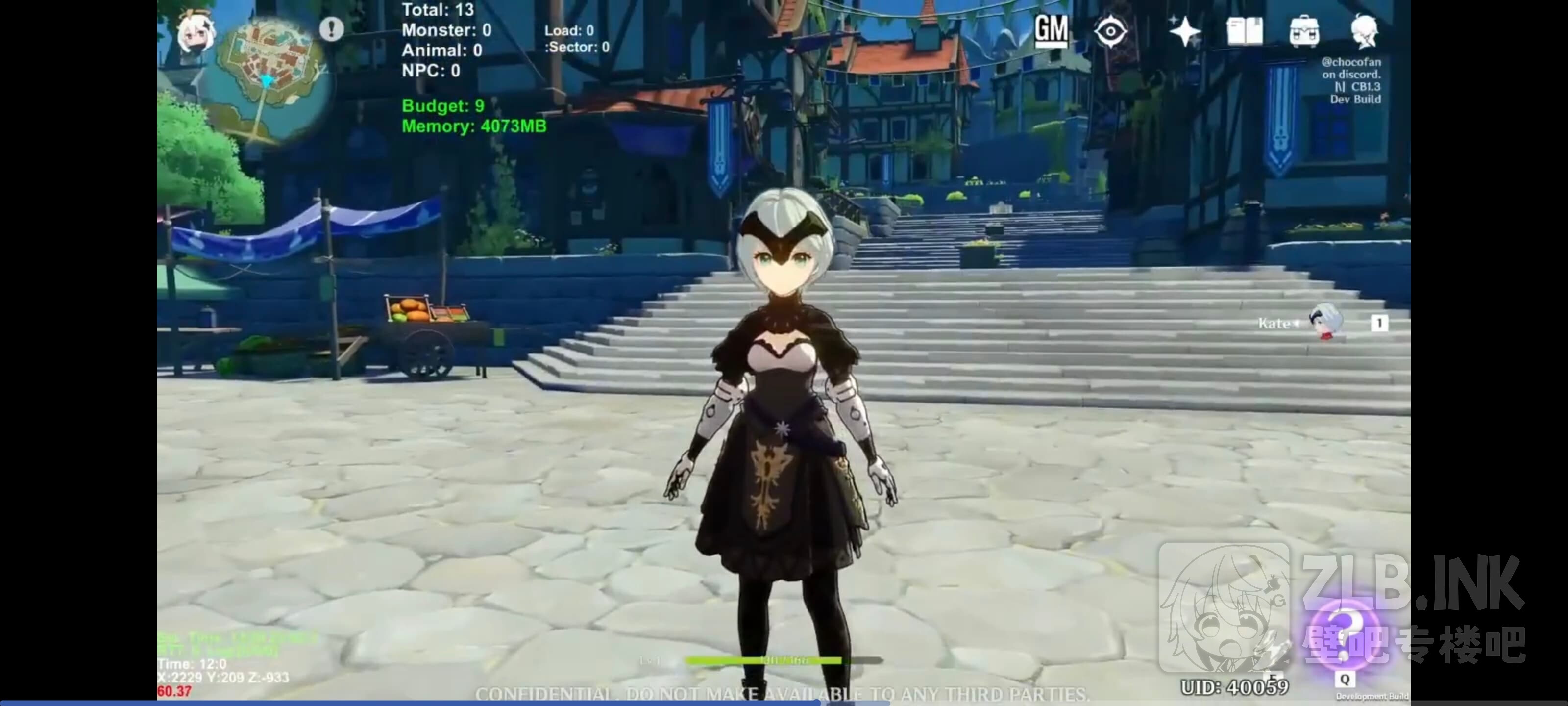Viewport: 1568px width, 706px height.
Task: Select party member Kate
Action: (1324, 322)
